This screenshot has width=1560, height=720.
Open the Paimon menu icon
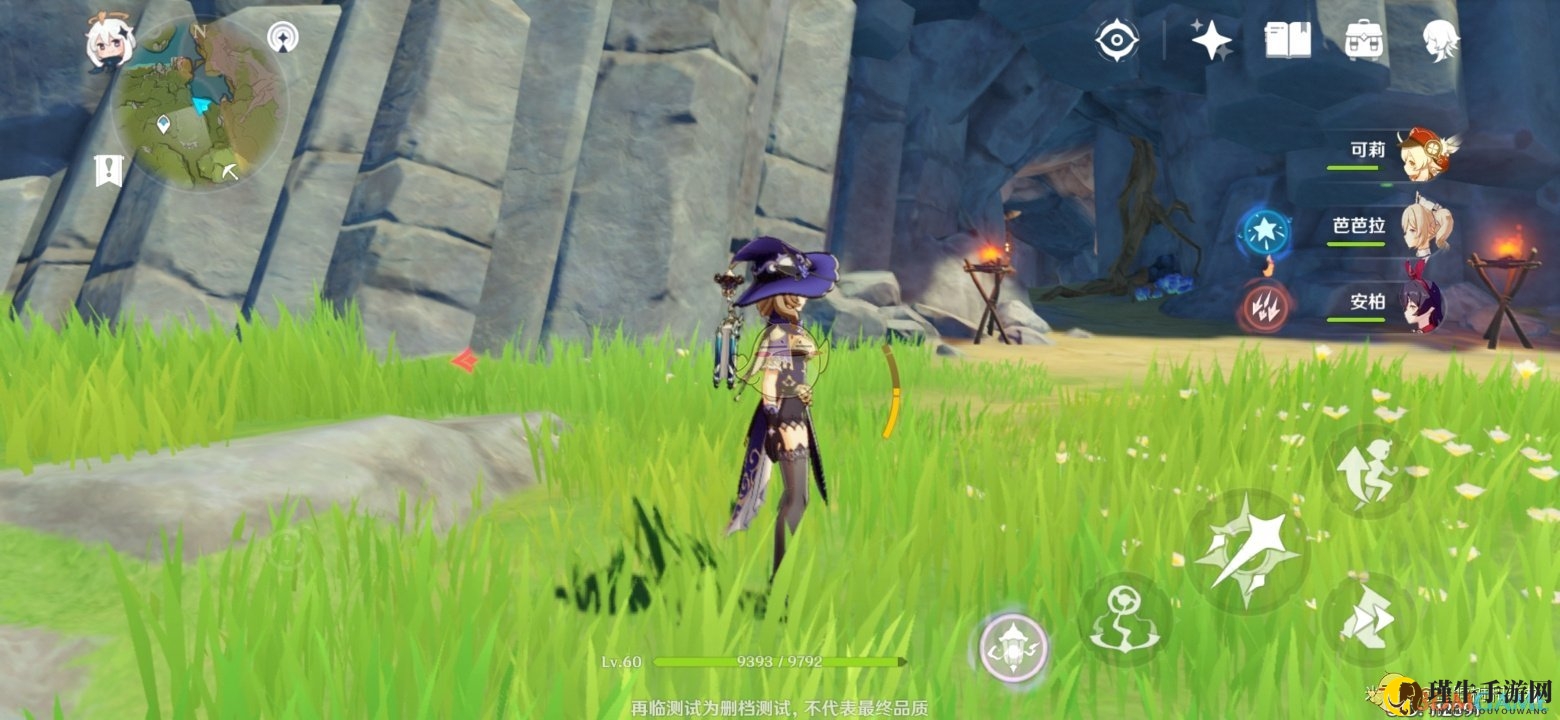(110, 41)
